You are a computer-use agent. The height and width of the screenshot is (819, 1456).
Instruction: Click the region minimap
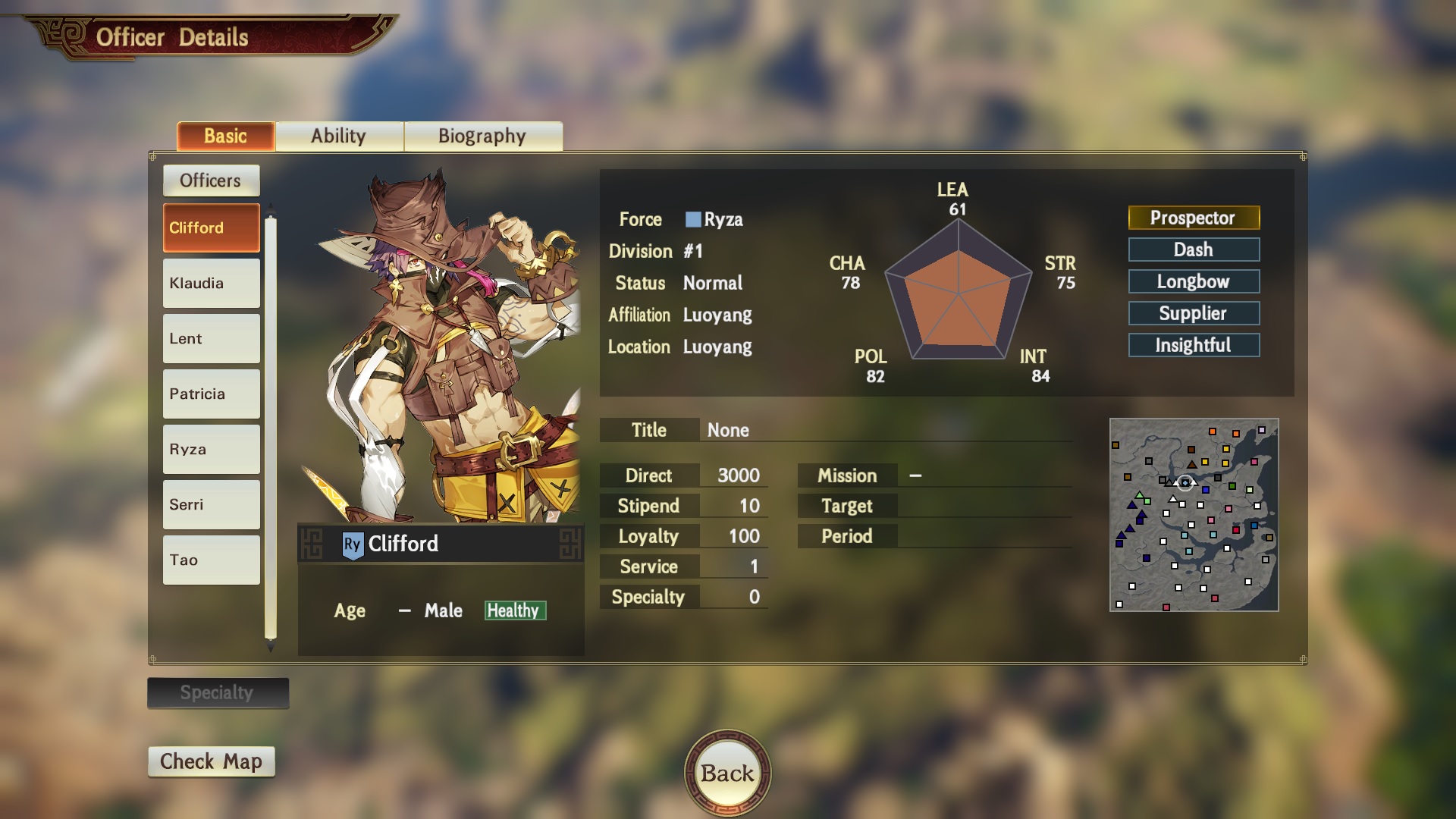click(1194, 515)
